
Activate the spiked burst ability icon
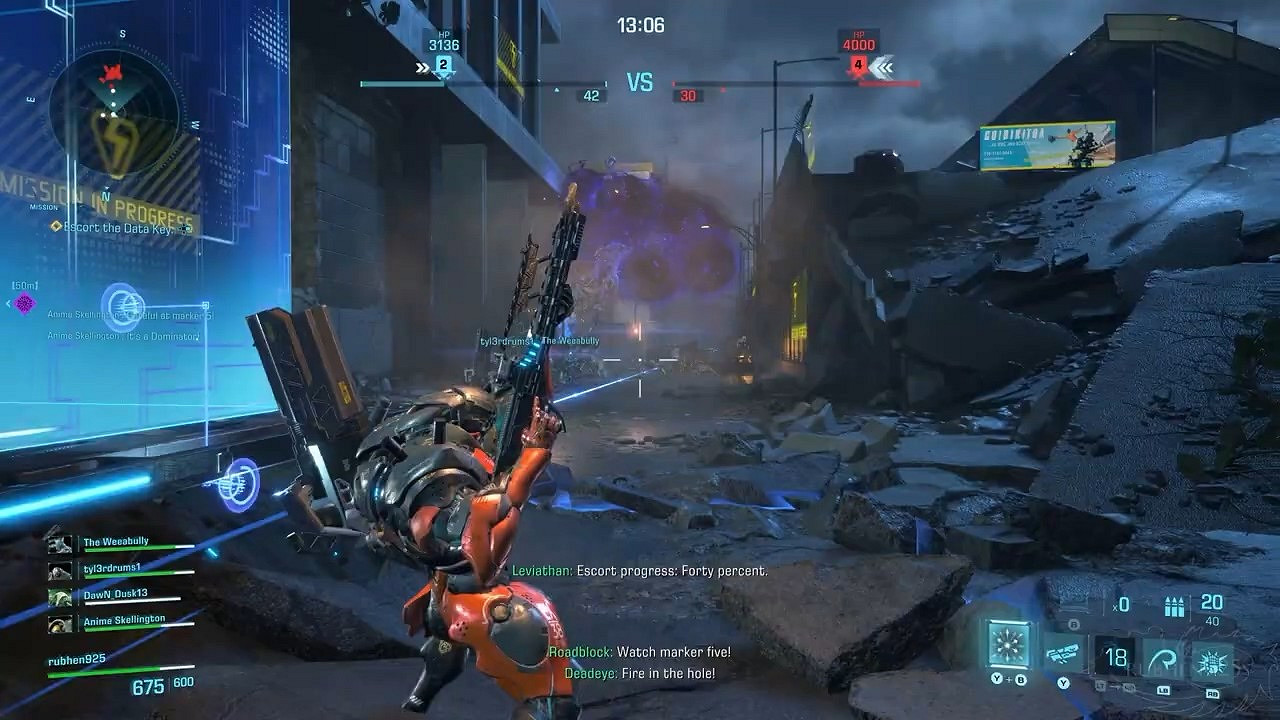tap(1212, 661)
